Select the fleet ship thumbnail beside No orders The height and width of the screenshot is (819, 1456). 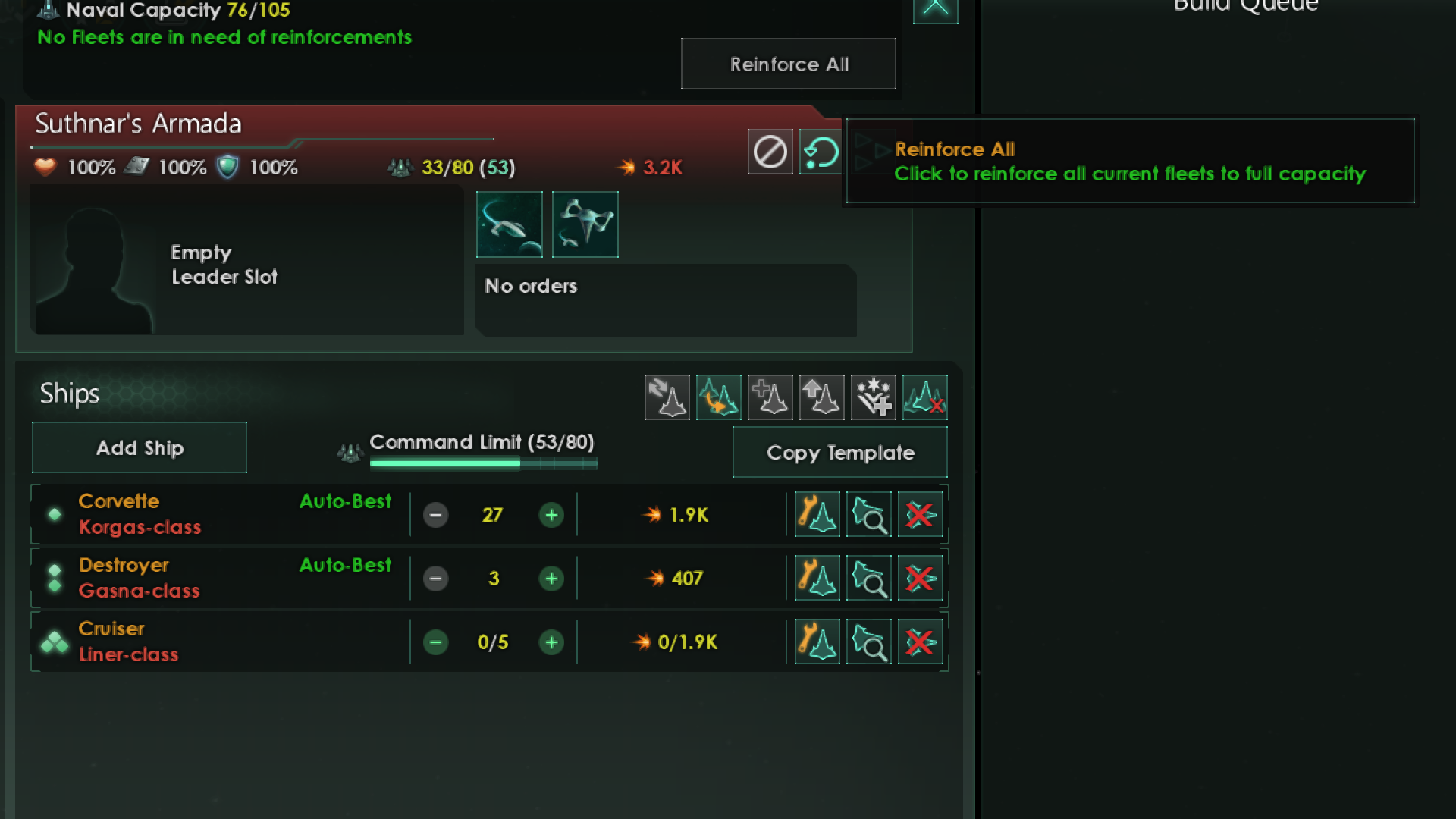point(509,224)
